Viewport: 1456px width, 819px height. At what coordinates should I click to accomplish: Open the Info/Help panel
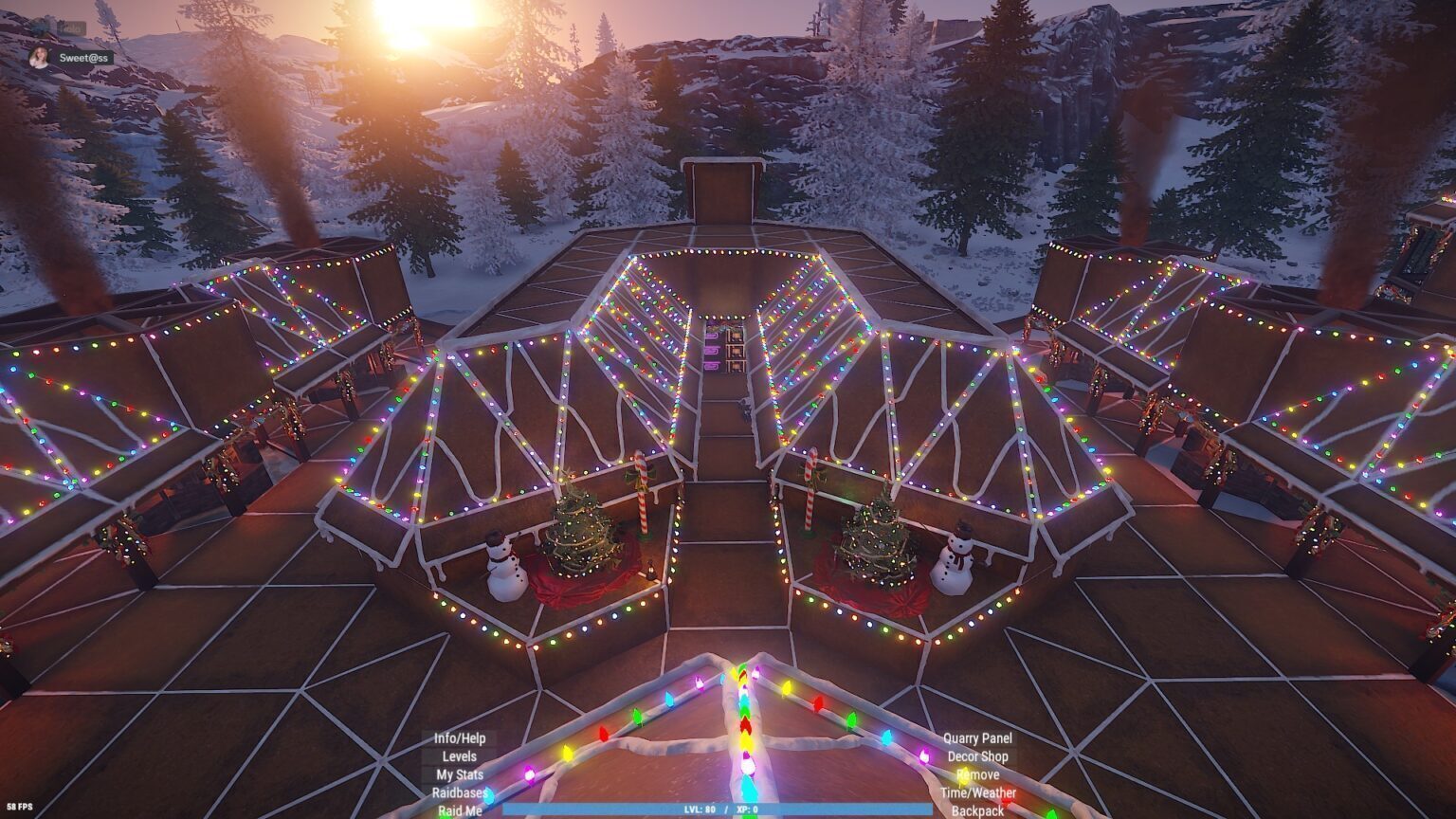coord(460,738)
